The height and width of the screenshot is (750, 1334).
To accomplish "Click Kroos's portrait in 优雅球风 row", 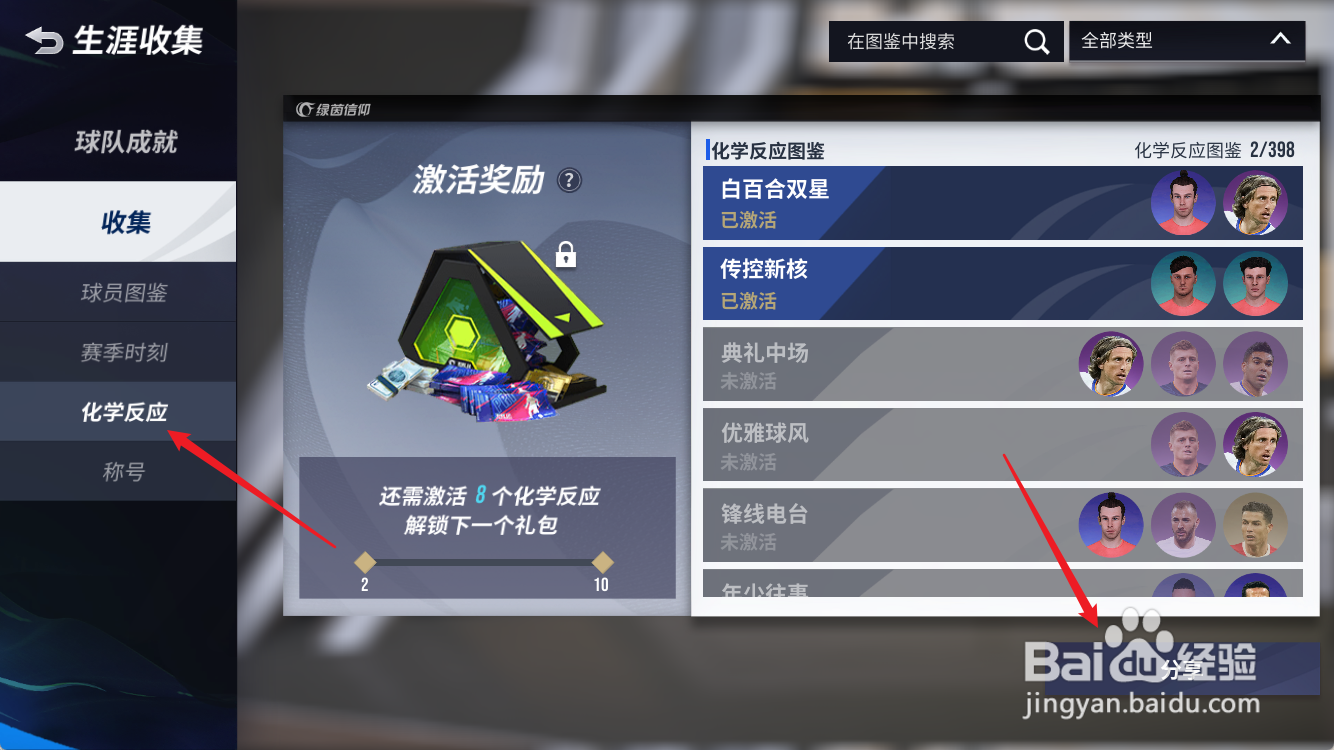I will [x=1183, y=444].
